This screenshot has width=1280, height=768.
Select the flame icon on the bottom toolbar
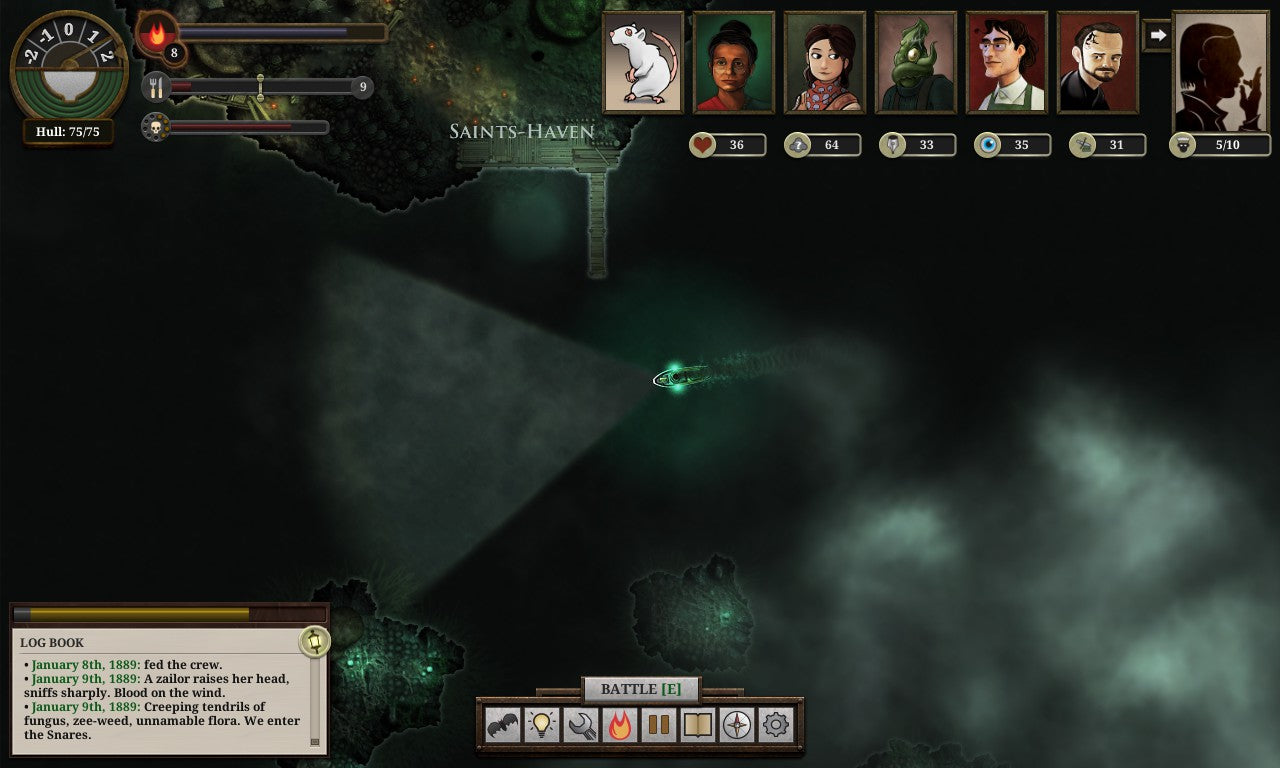pos(620,723)
